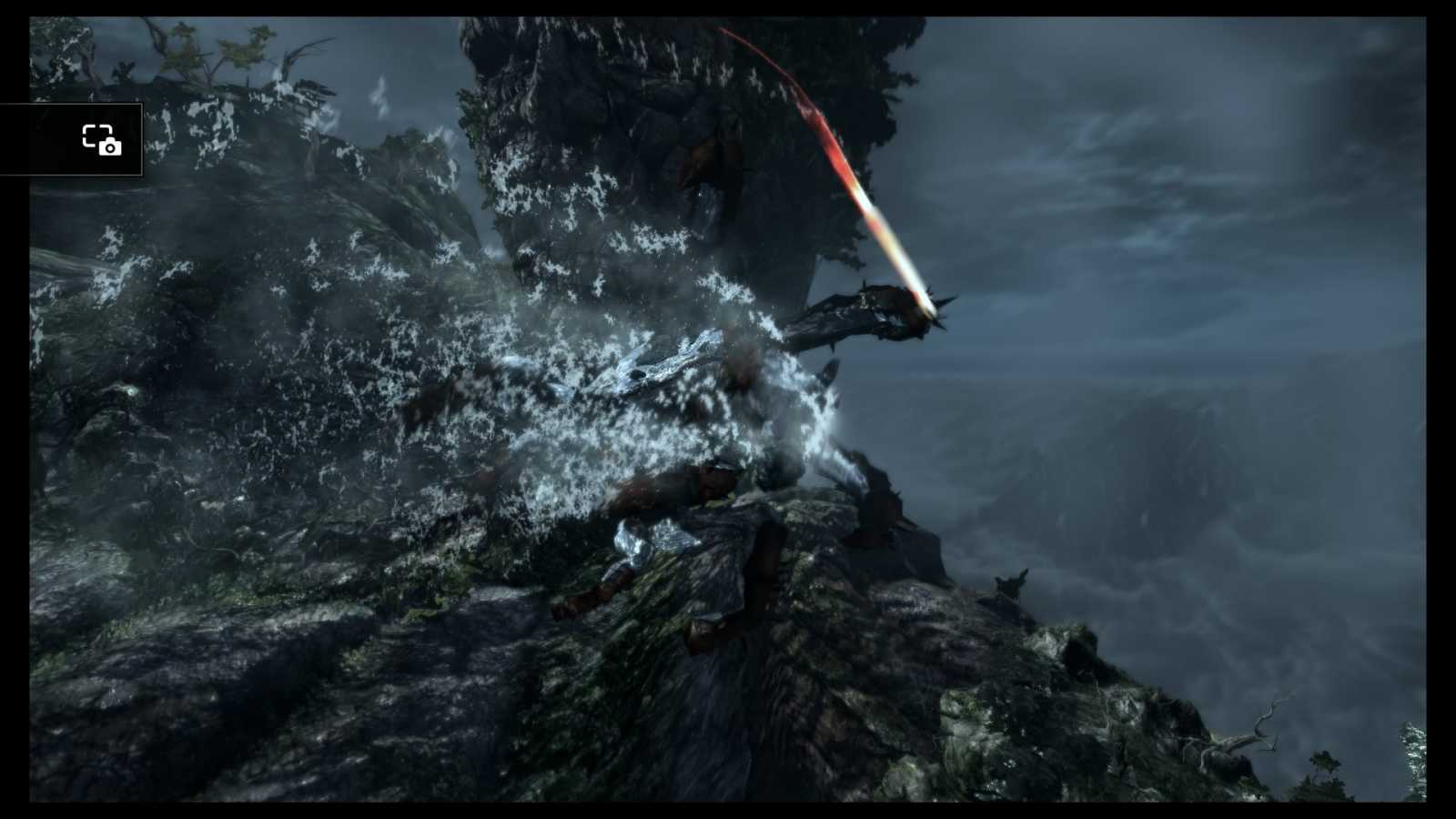Click the camera body within the capture icon

110,148
